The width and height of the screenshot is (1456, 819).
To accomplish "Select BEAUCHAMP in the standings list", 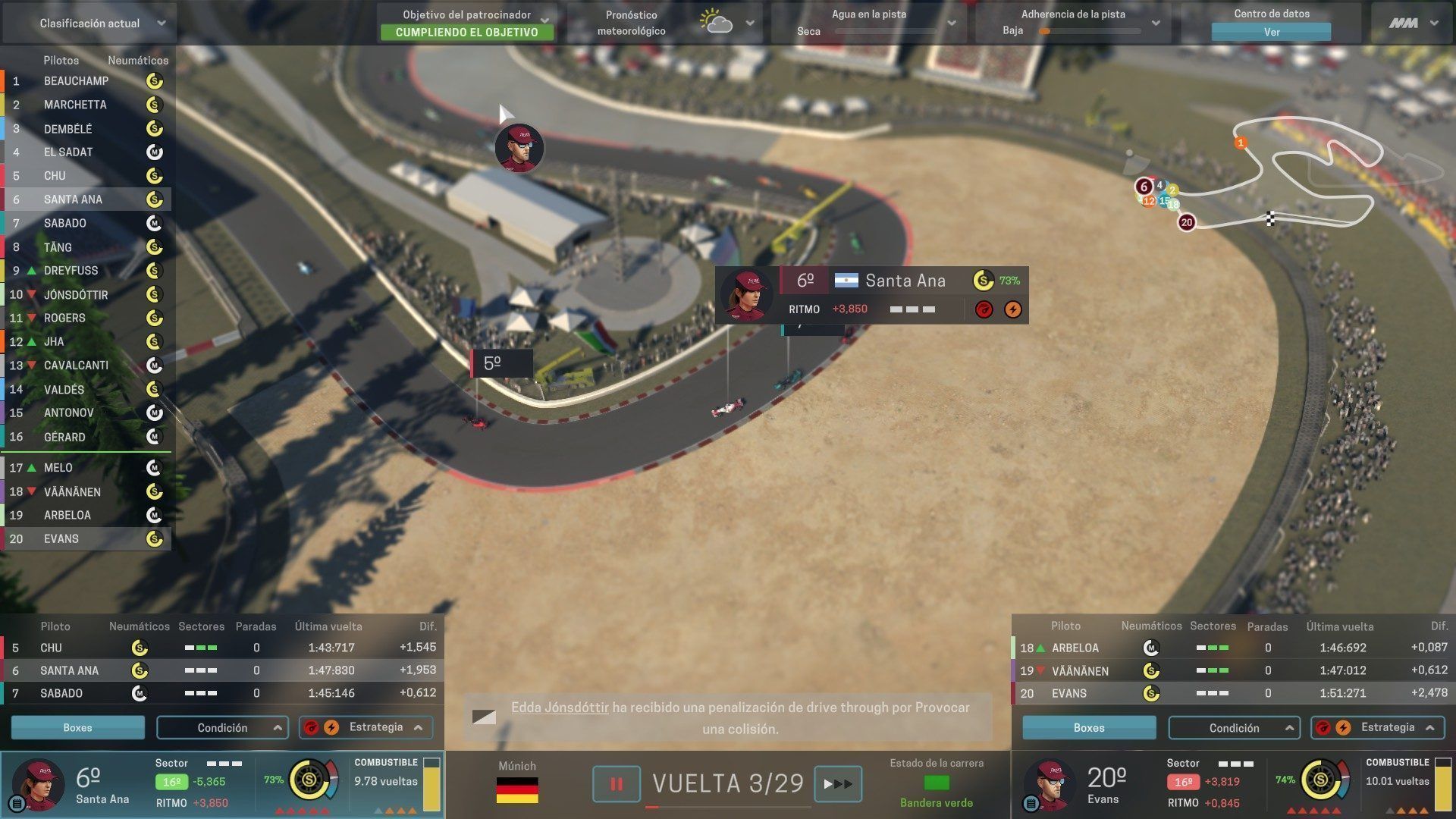I will click(76, 81).
